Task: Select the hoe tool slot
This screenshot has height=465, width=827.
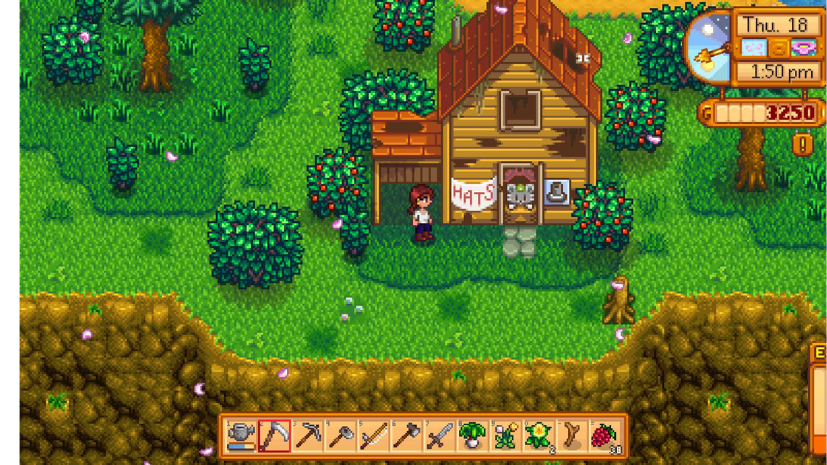Action: pos(340,435)
